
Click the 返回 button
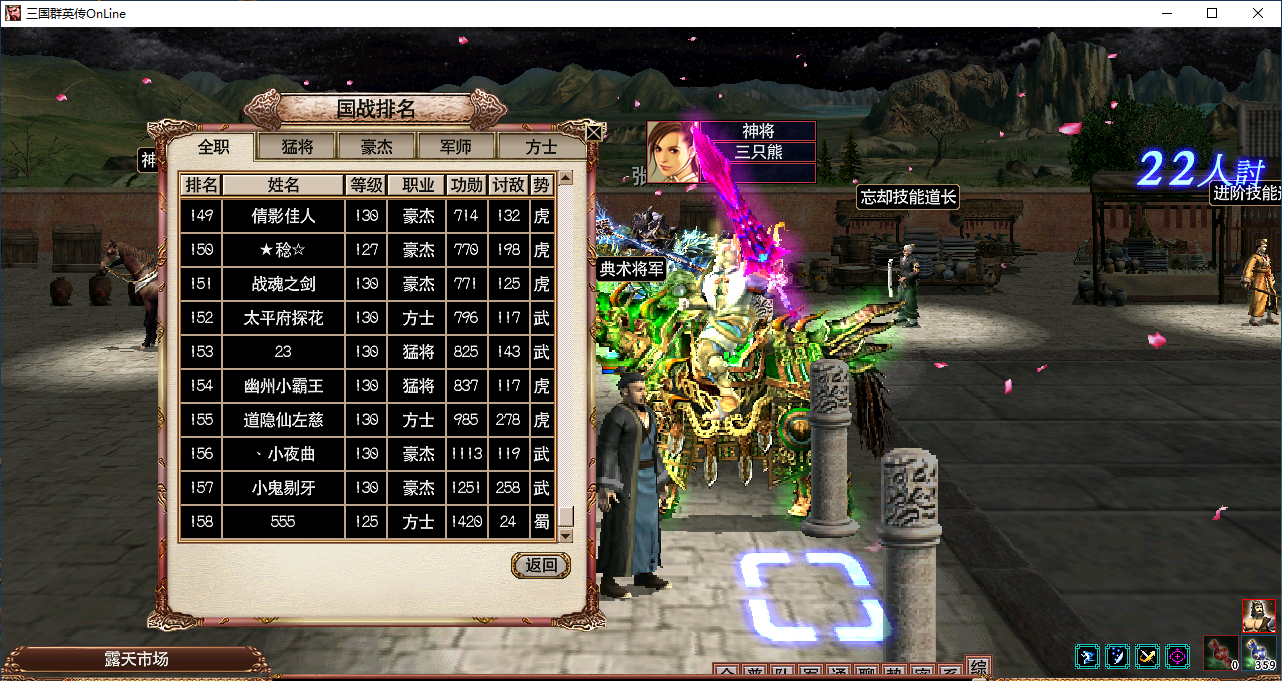(x=541, y=565)
